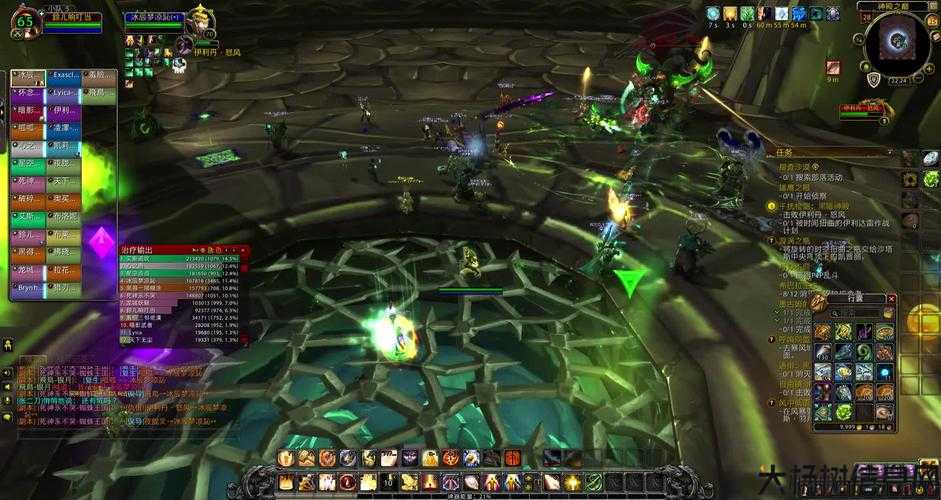
Task: Click the healing meter title bar
Action: click(x=182, y=249)
